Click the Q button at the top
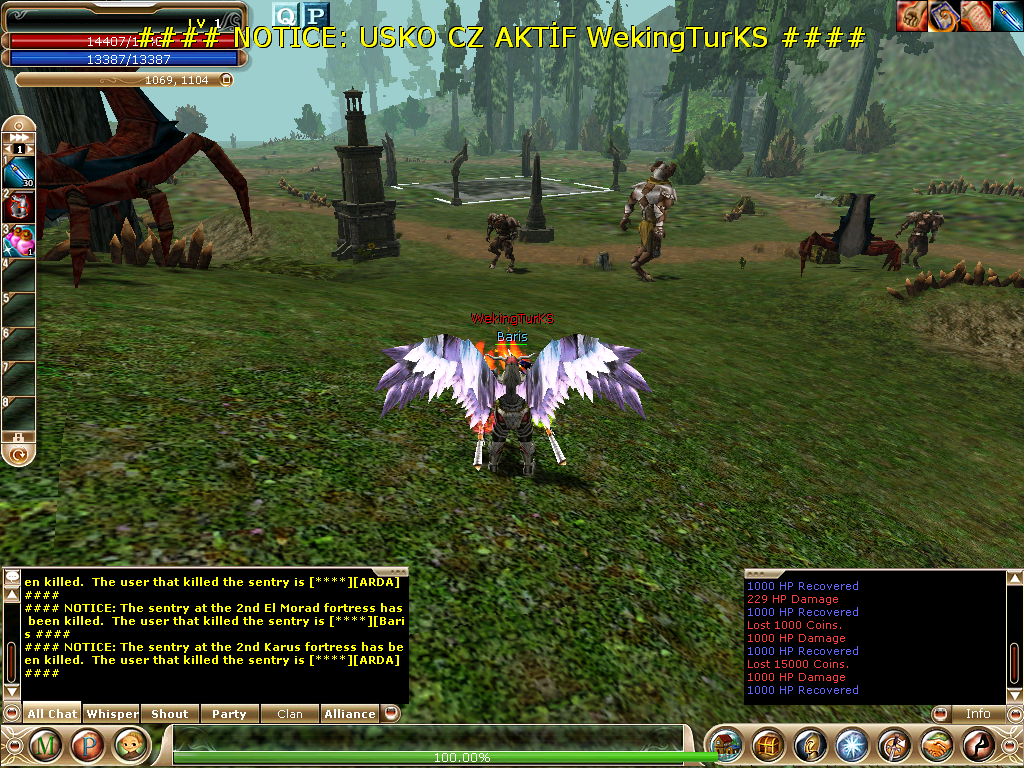The height and width of the screenshot is (768, 1024). 286,14
